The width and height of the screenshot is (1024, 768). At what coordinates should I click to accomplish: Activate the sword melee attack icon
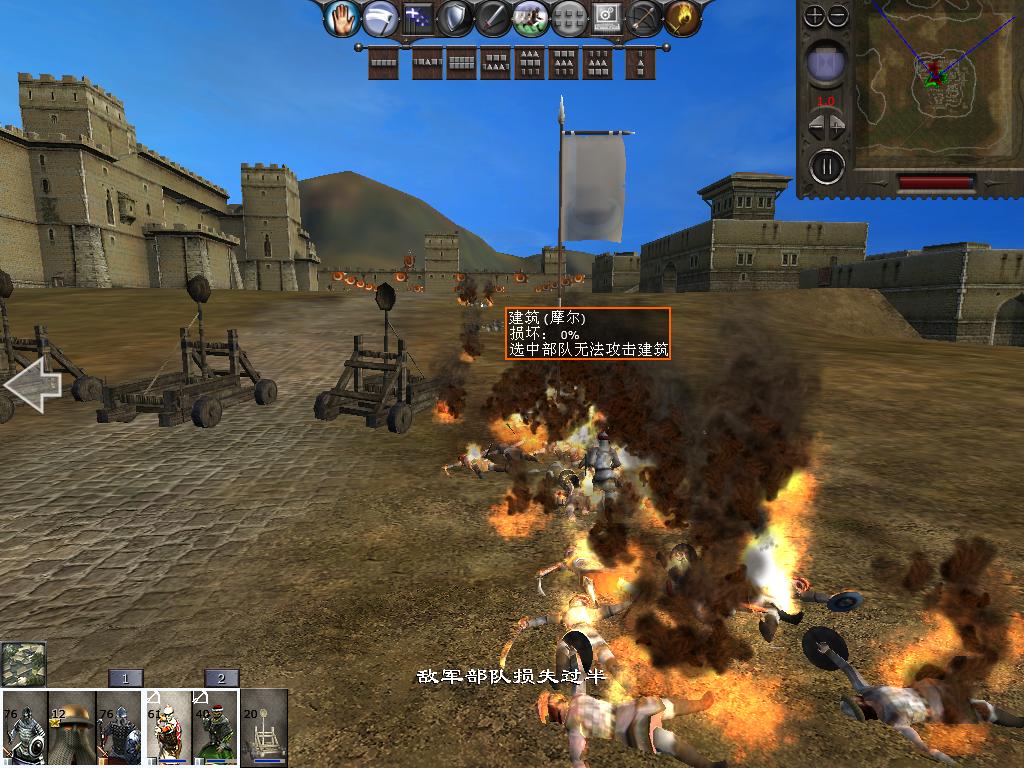pyautogui.click(x=493, y=17)
